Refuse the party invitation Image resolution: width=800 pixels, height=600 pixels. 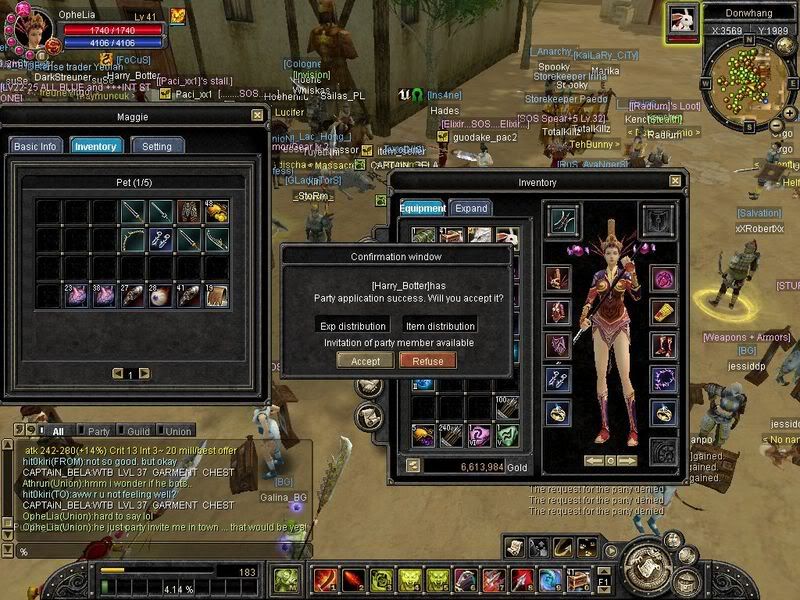point(427,361)
